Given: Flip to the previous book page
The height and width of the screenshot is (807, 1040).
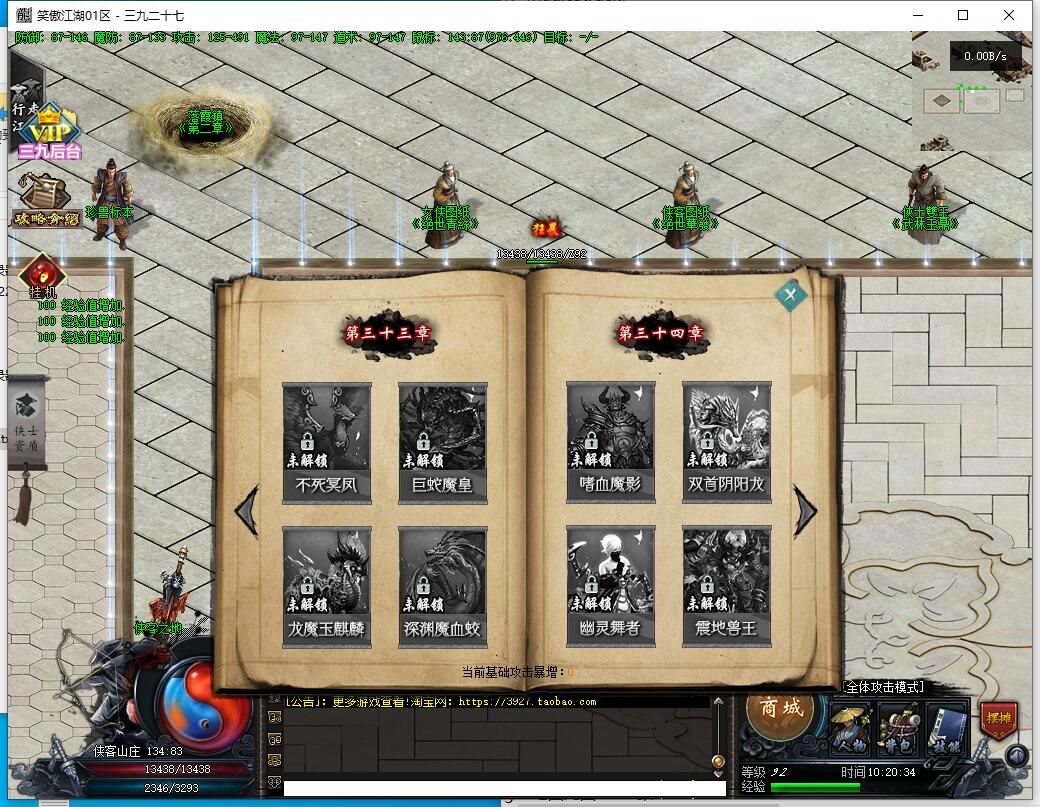Looking at the screenshot, I should pyautogui.click(x=246, y=510).
